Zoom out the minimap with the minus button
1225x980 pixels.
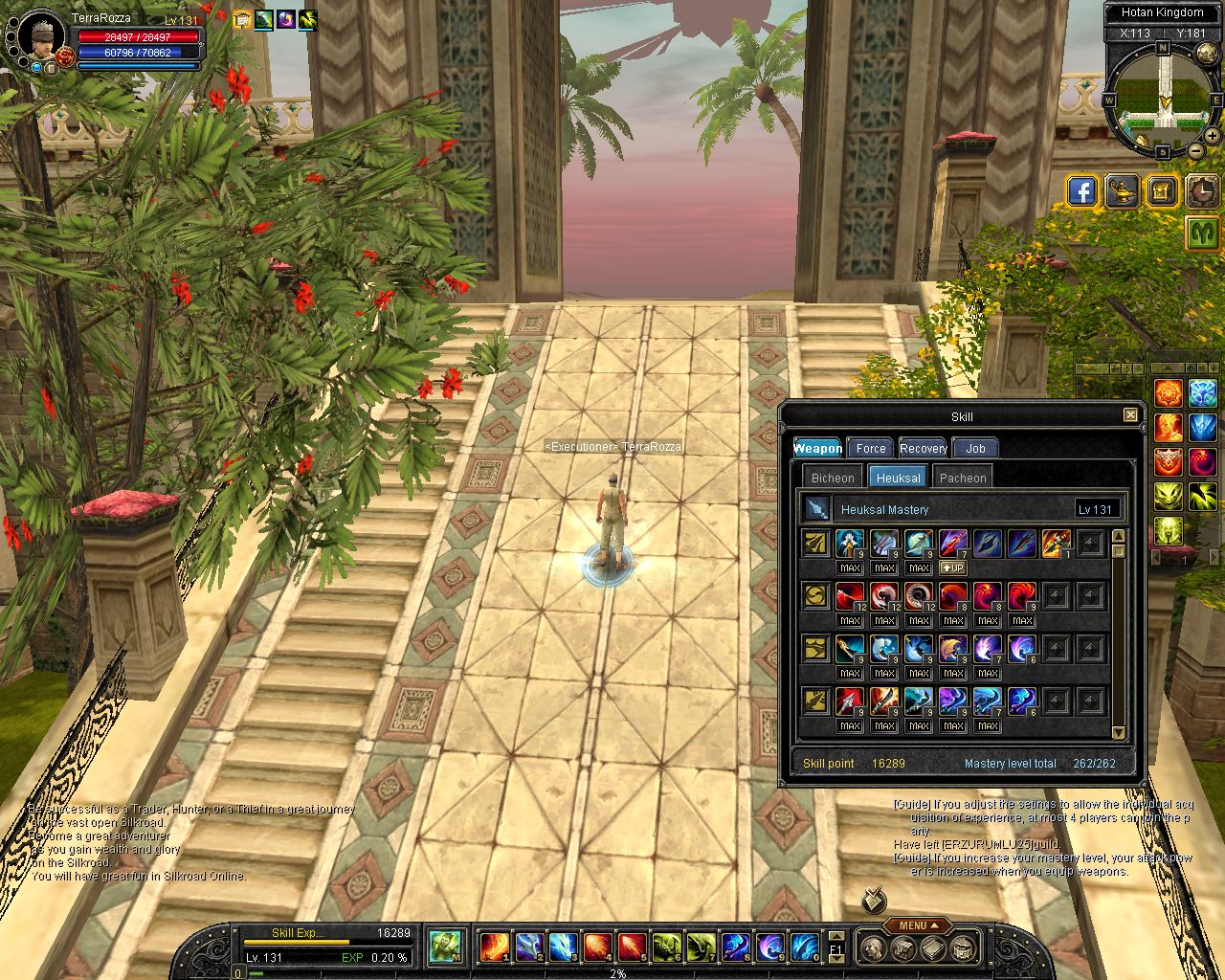[x=1195, y=150]
